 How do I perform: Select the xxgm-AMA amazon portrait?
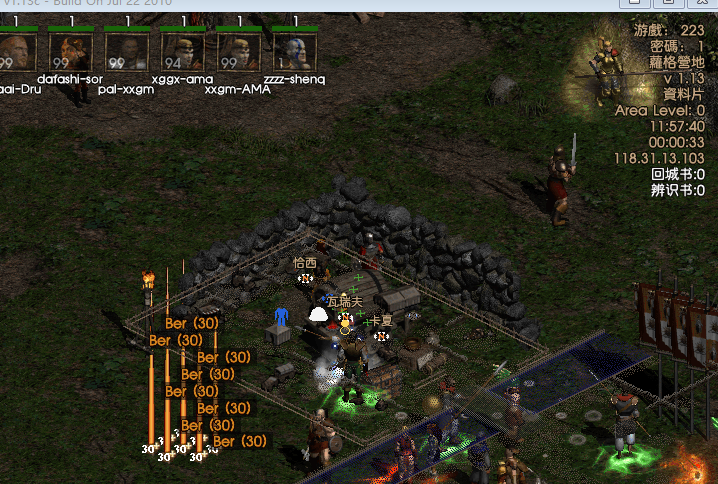[239, 52]
